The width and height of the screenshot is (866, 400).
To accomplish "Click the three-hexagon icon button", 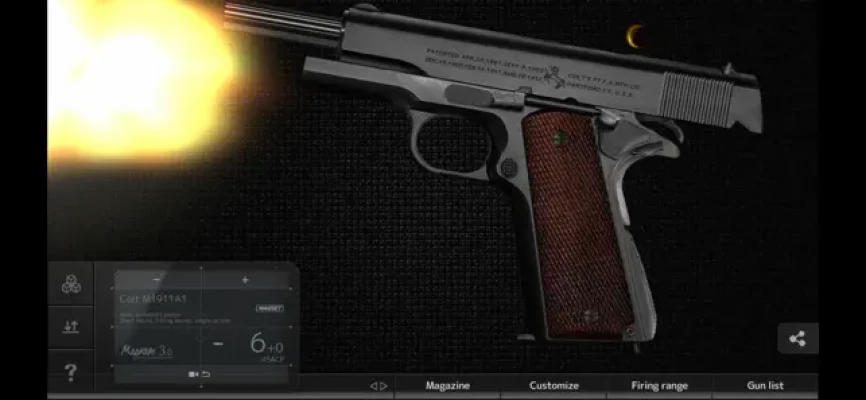I will click(x=71, y=285).
